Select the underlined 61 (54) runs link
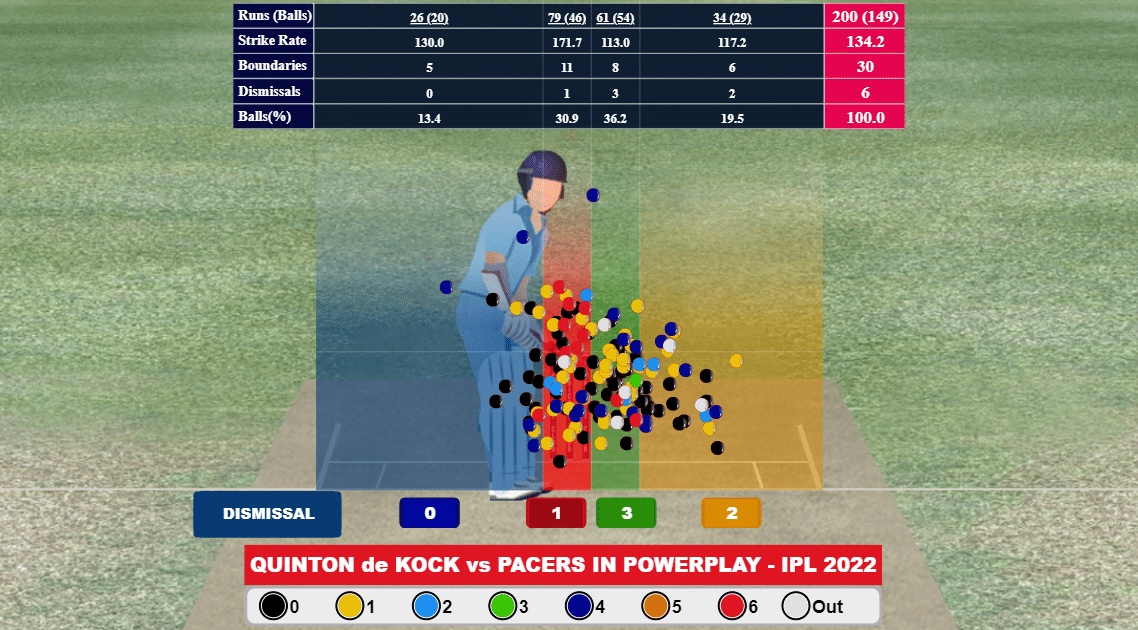This screenshot has width=1138, height=630. (x=616, y=17)
